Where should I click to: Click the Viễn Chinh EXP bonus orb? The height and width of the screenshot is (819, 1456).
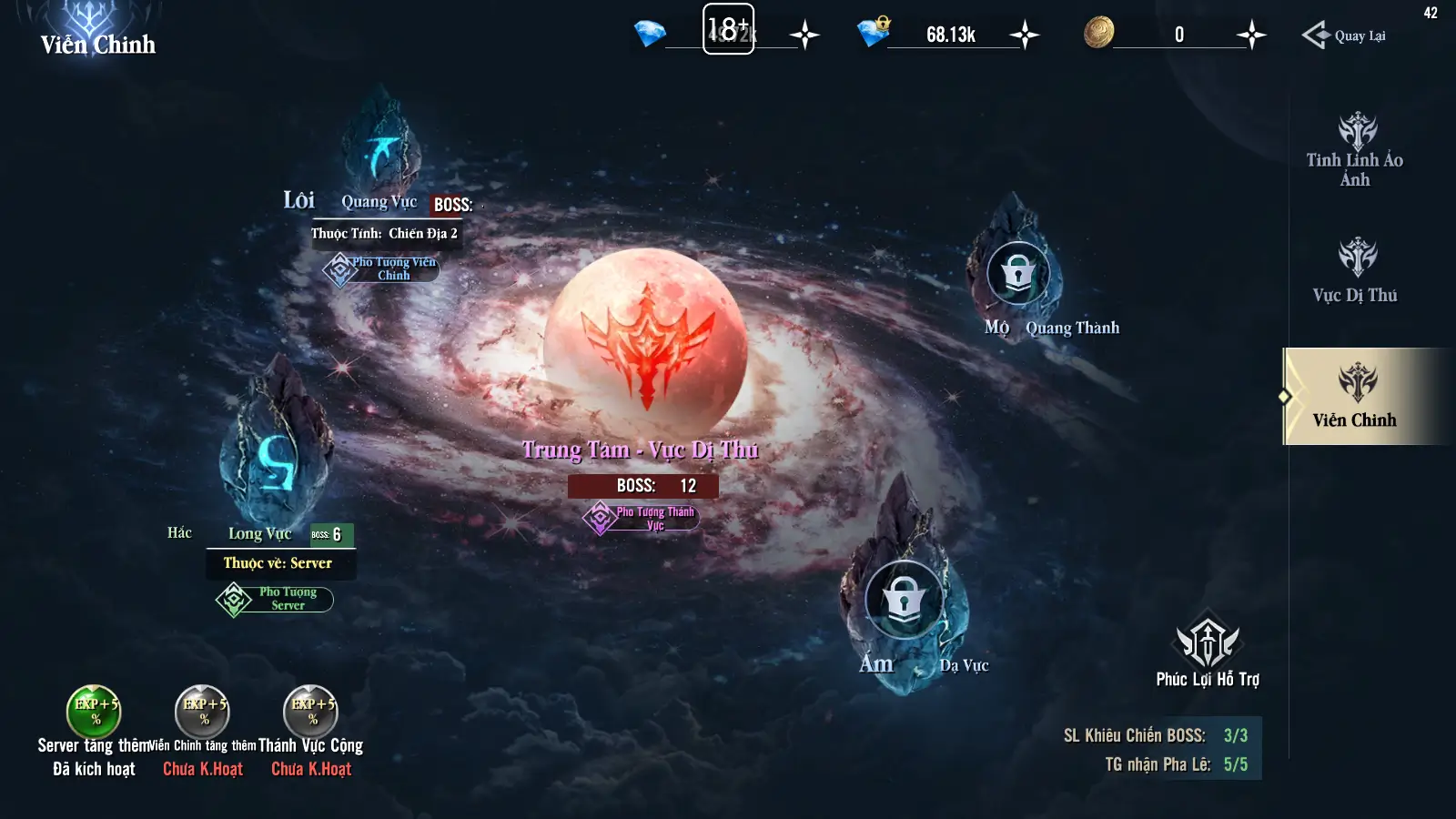202,712
